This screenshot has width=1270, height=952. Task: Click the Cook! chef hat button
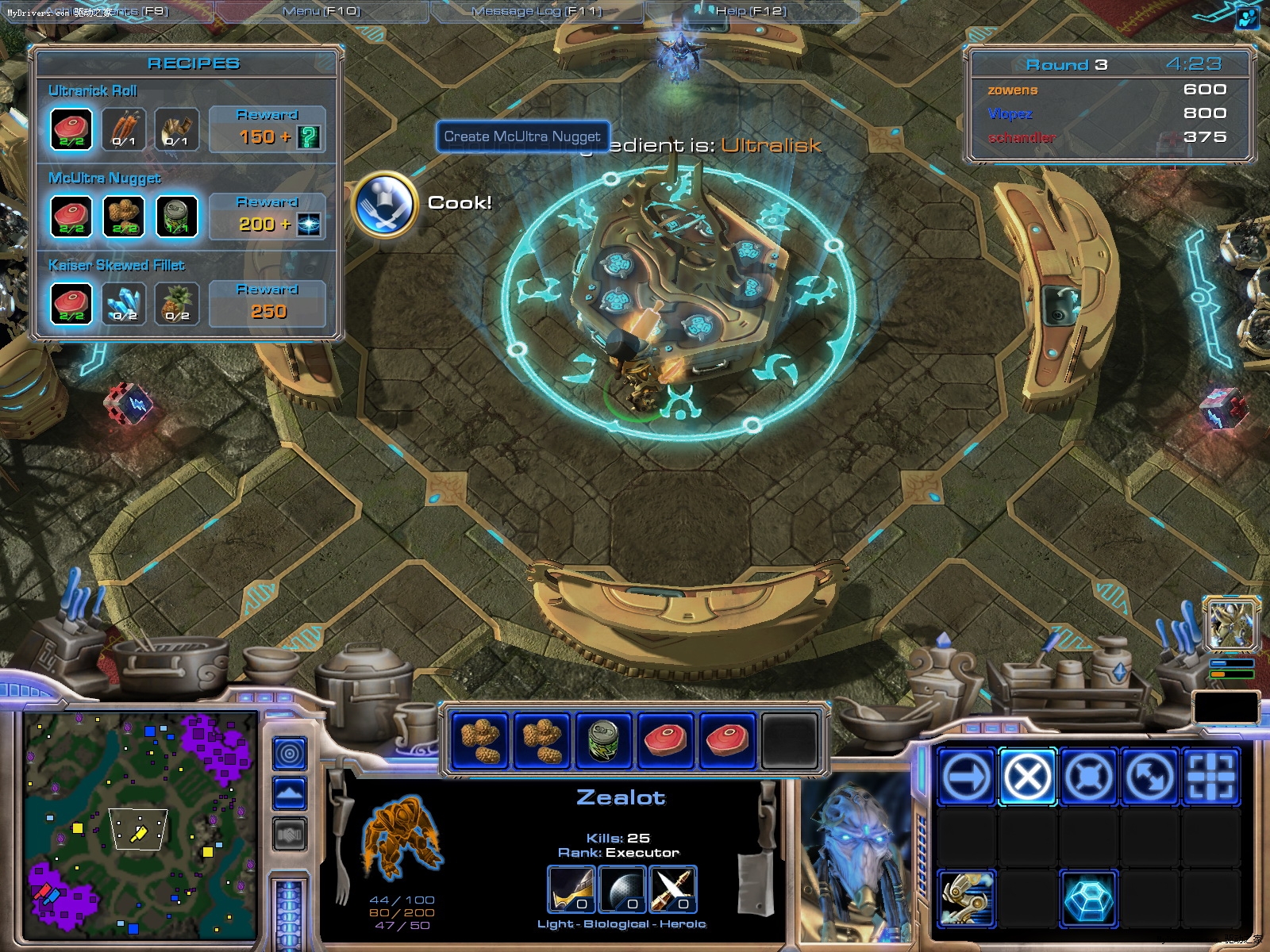coord(385,204)
